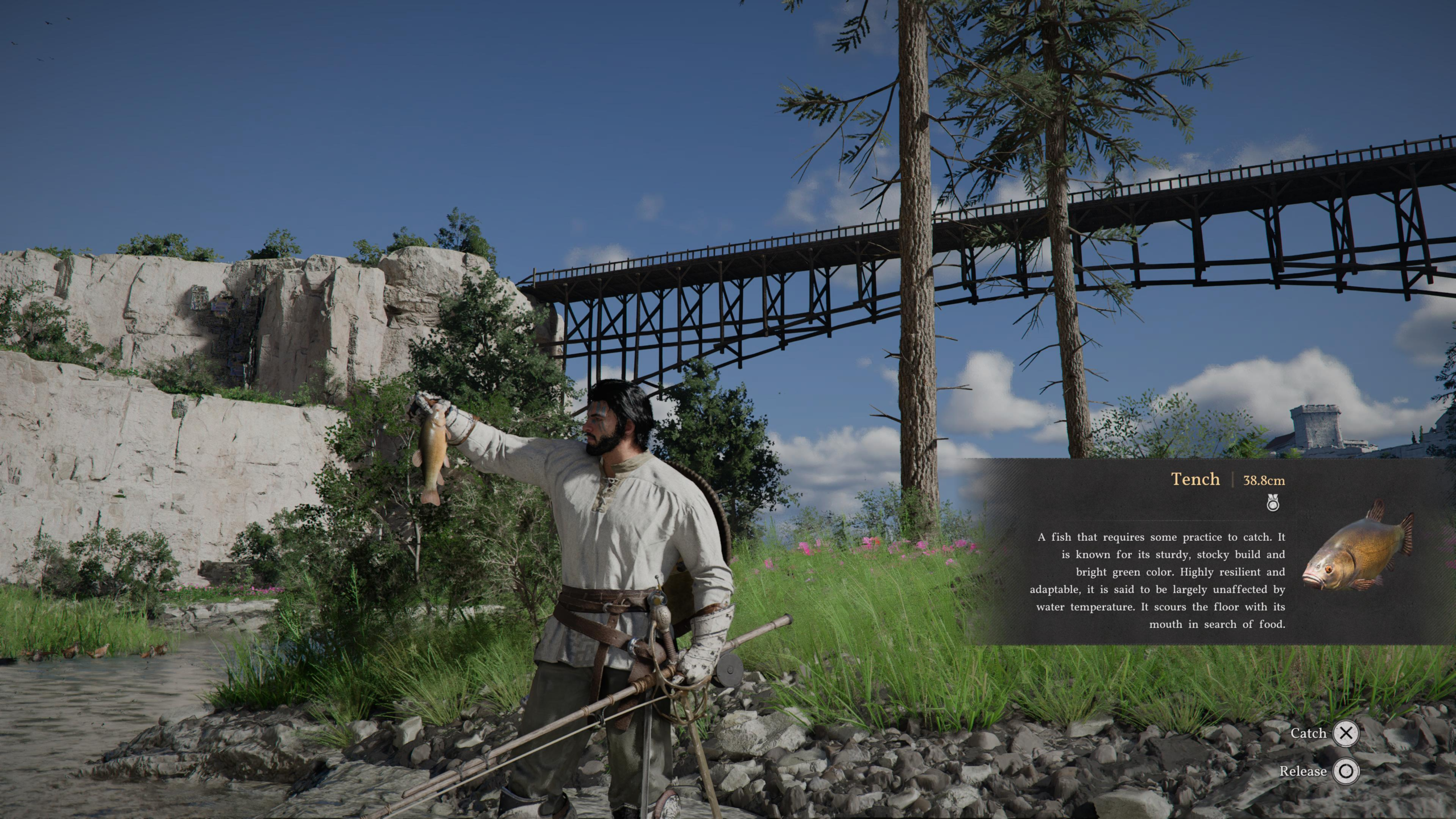Click the circle controller button icon beside Release
Image resolution: width=1456 pixels, height=819 pixels.
click(x=1347, y=772)
